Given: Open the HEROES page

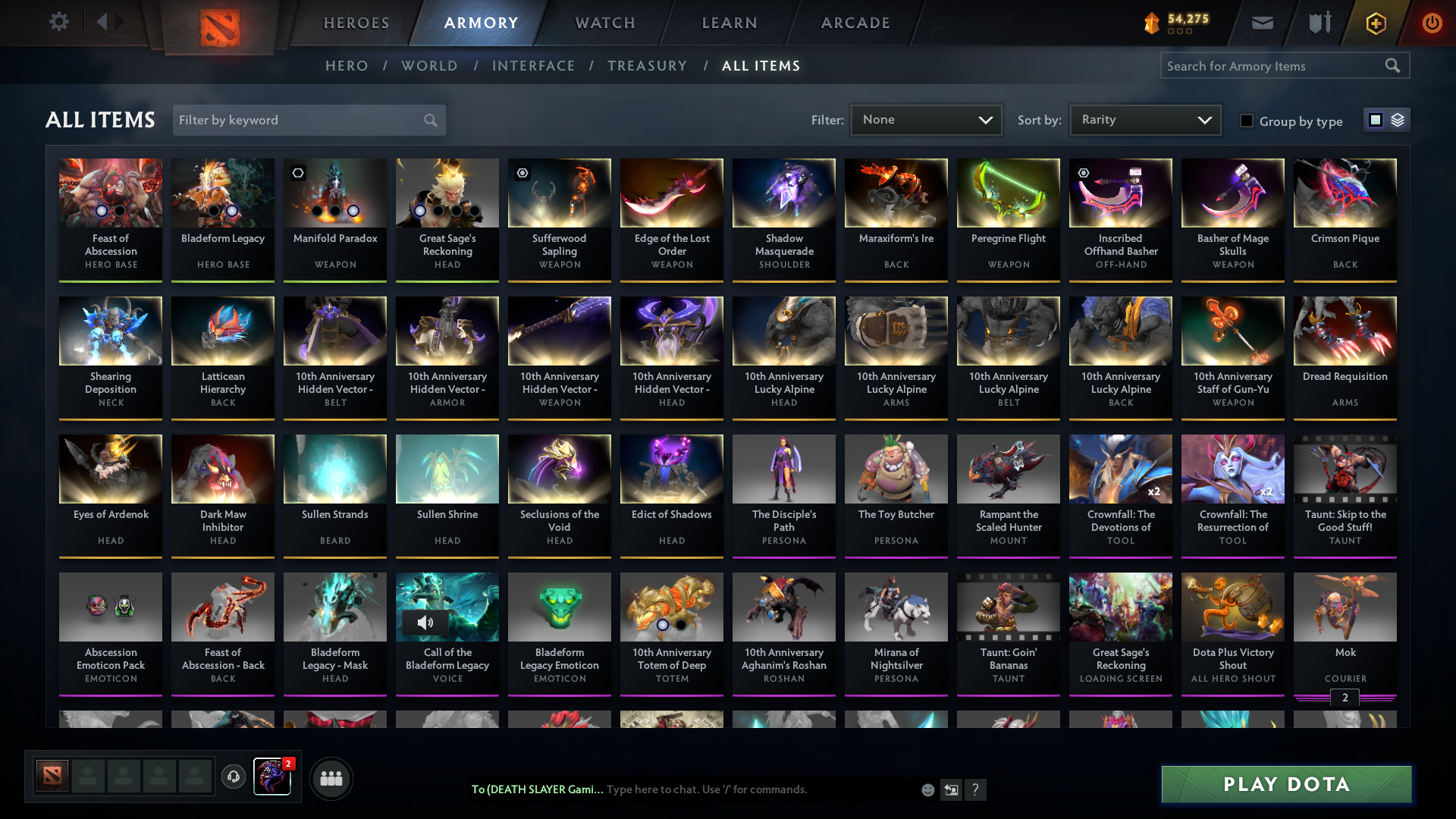Looking at the screenshot, I should (x=356, y=23).
